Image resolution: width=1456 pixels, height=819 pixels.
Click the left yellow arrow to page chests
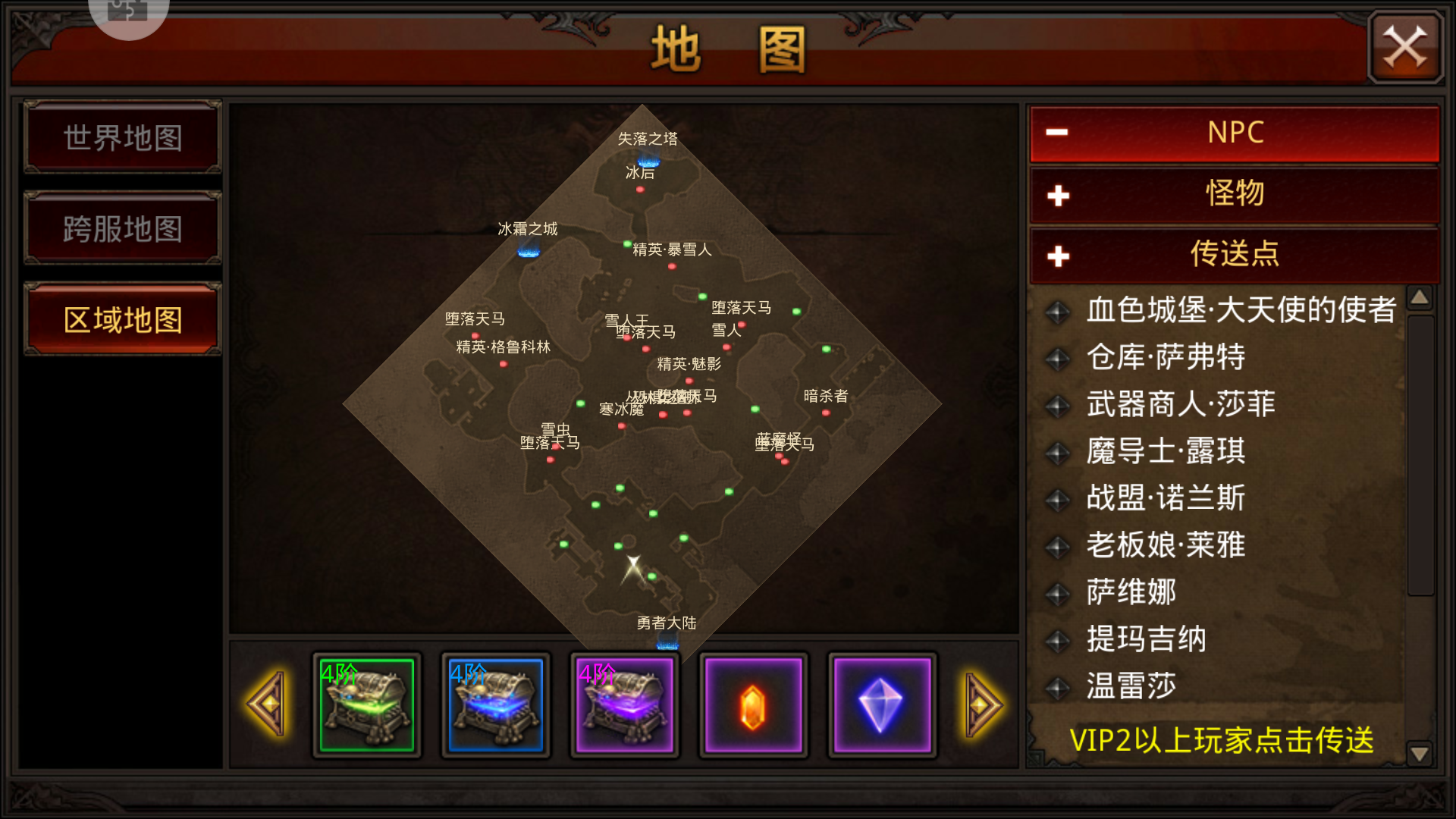[x=267, y=705]
